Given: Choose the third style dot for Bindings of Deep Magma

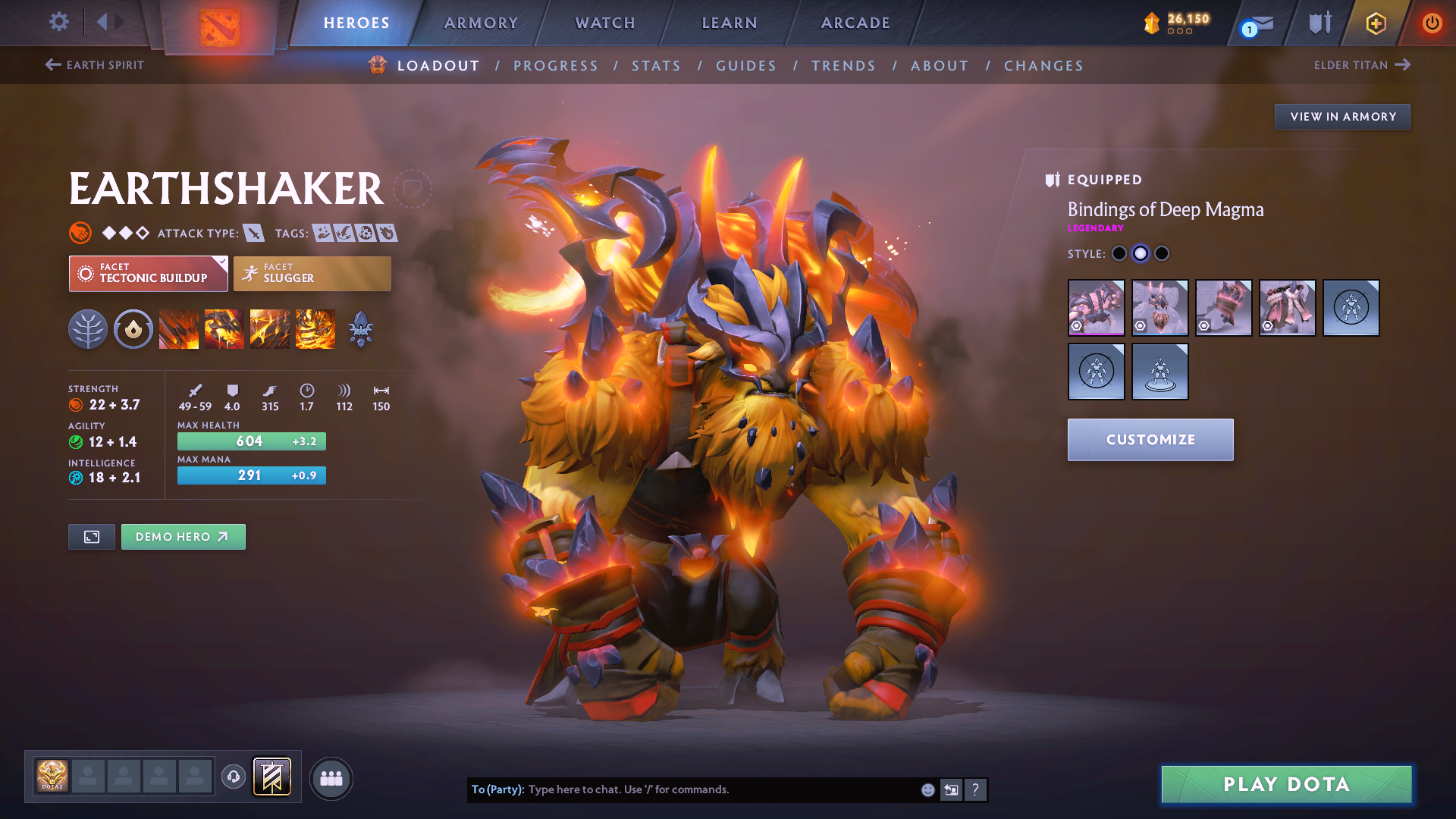Looking at the screenshot, I should click(1161, 254).
